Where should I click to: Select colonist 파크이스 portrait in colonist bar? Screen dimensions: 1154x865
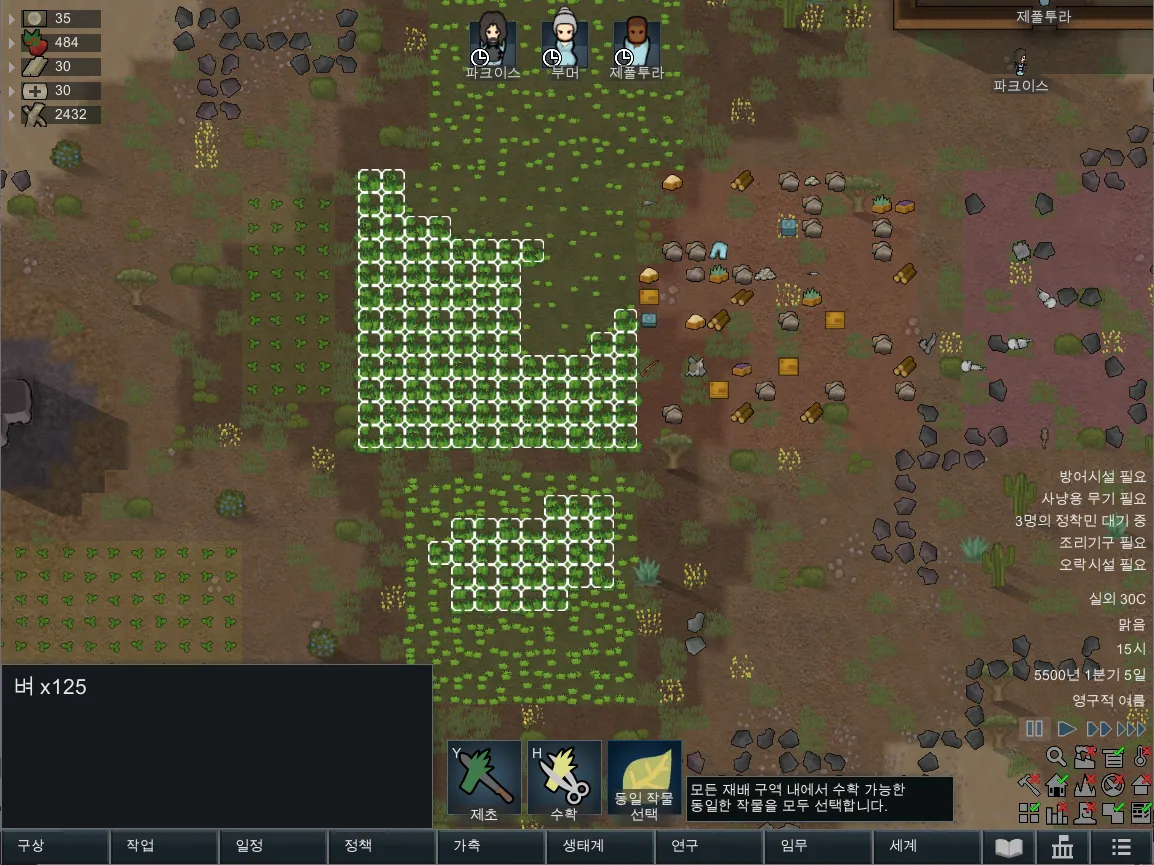(x=493, y=42)
